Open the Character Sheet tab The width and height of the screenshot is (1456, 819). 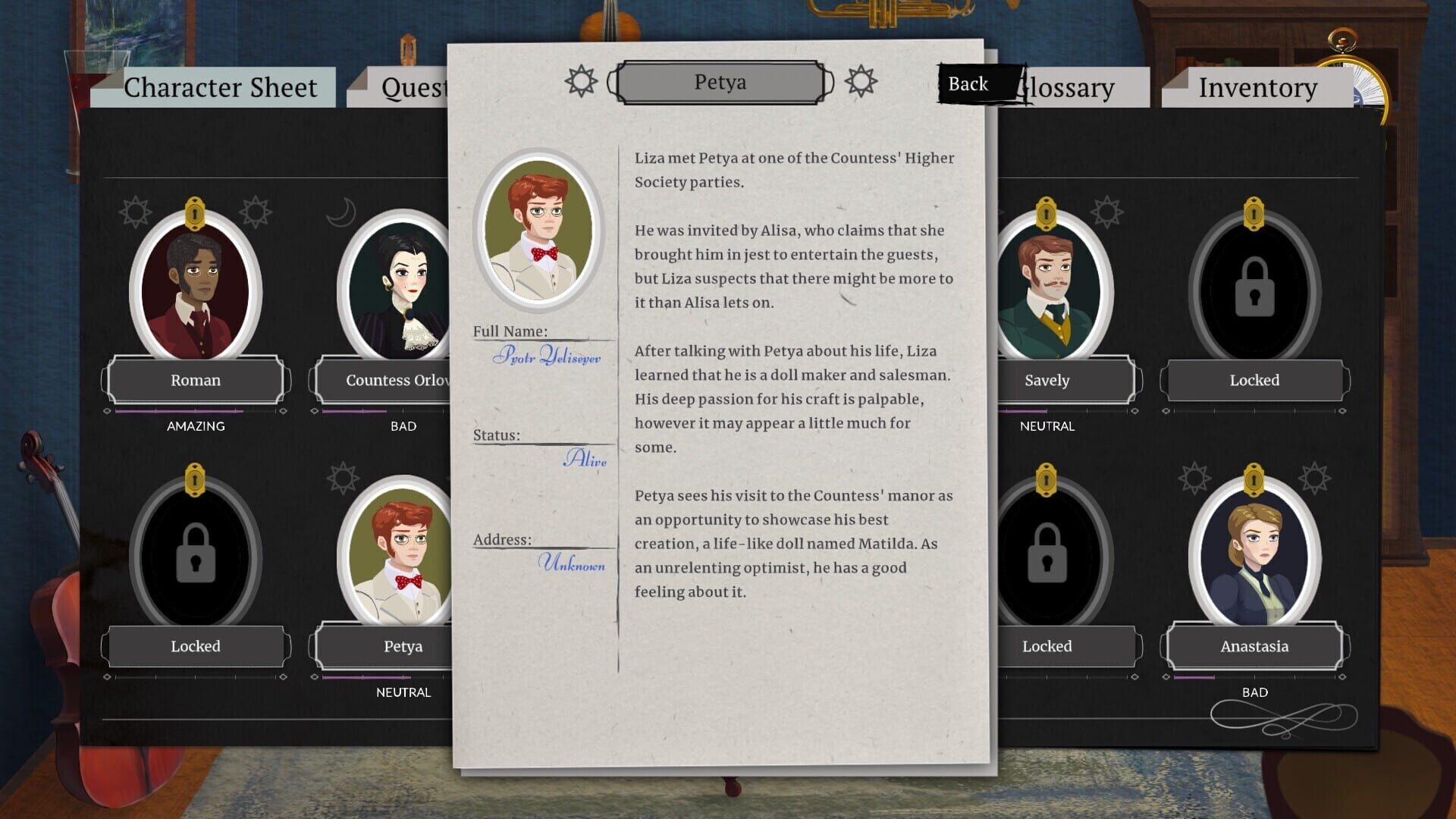pos(221,87)
